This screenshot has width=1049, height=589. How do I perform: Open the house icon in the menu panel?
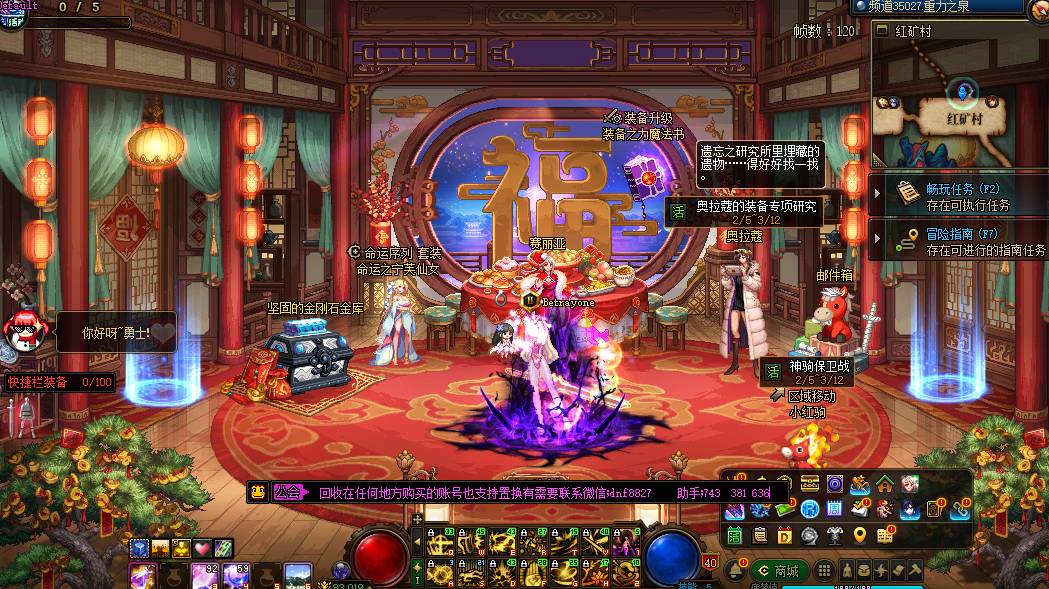coord(885,485)
